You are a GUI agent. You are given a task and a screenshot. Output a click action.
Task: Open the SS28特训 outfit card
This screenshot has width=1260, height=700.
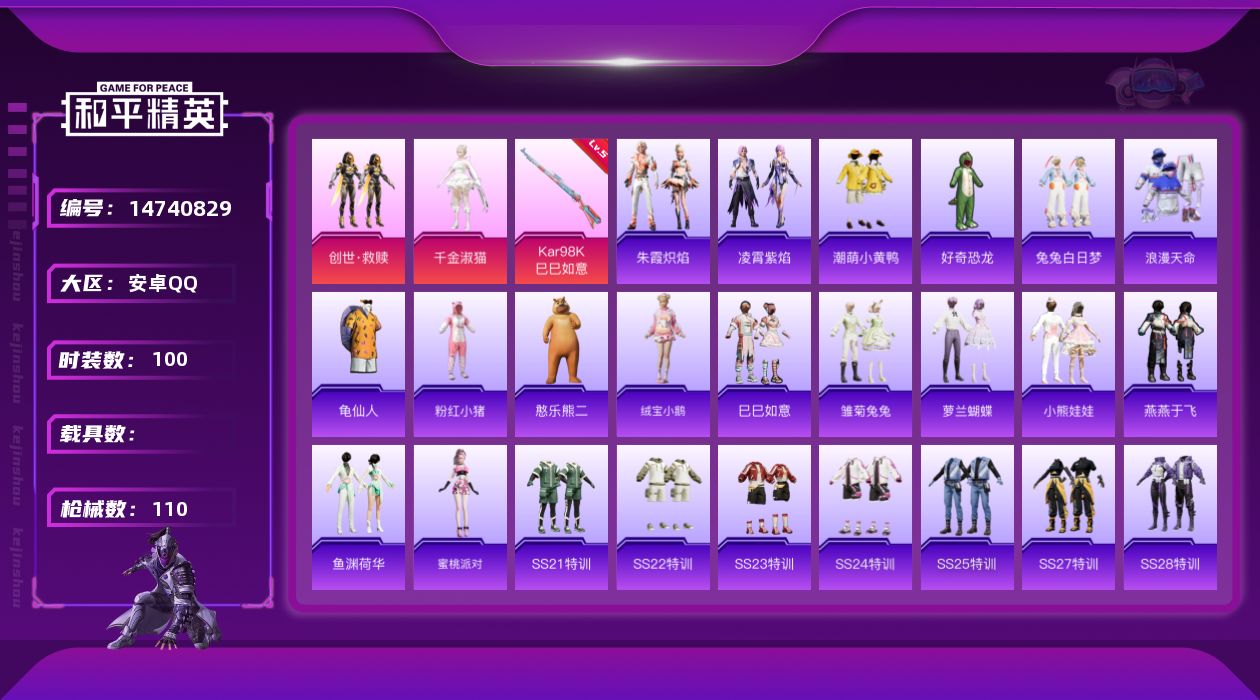click(1170, 517)
